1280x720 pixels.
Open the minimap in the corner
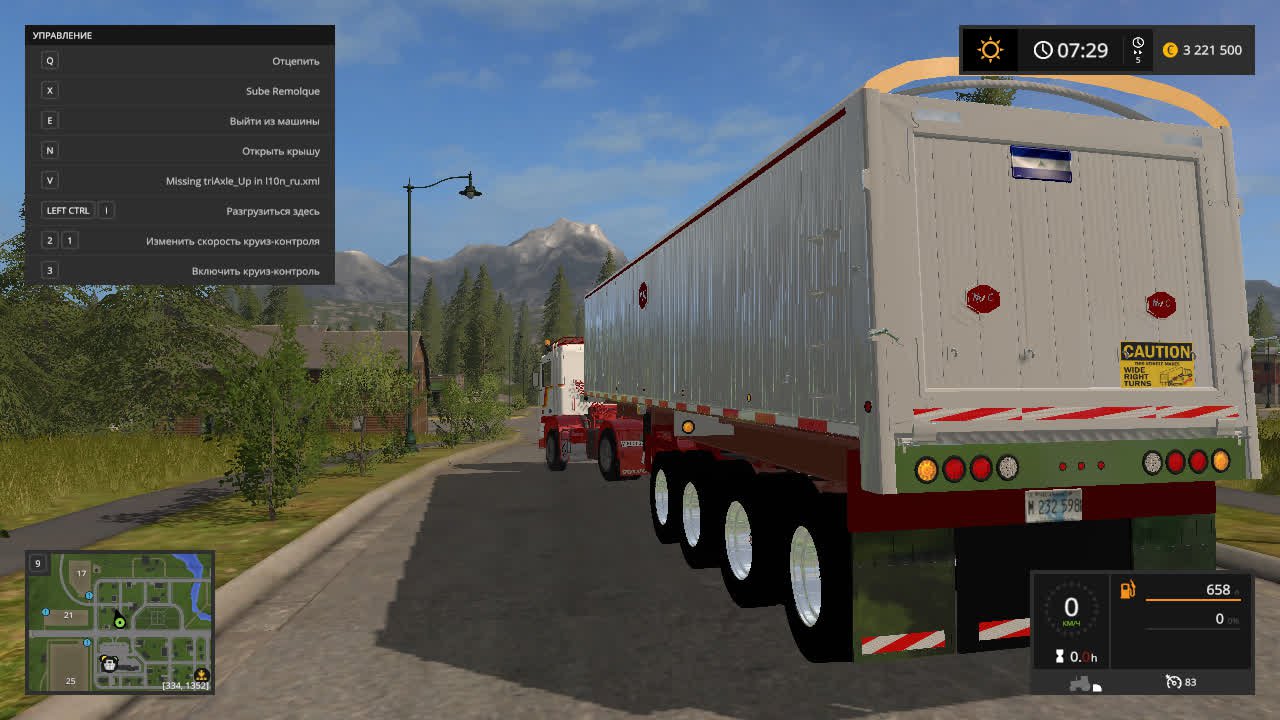point(120,621)
